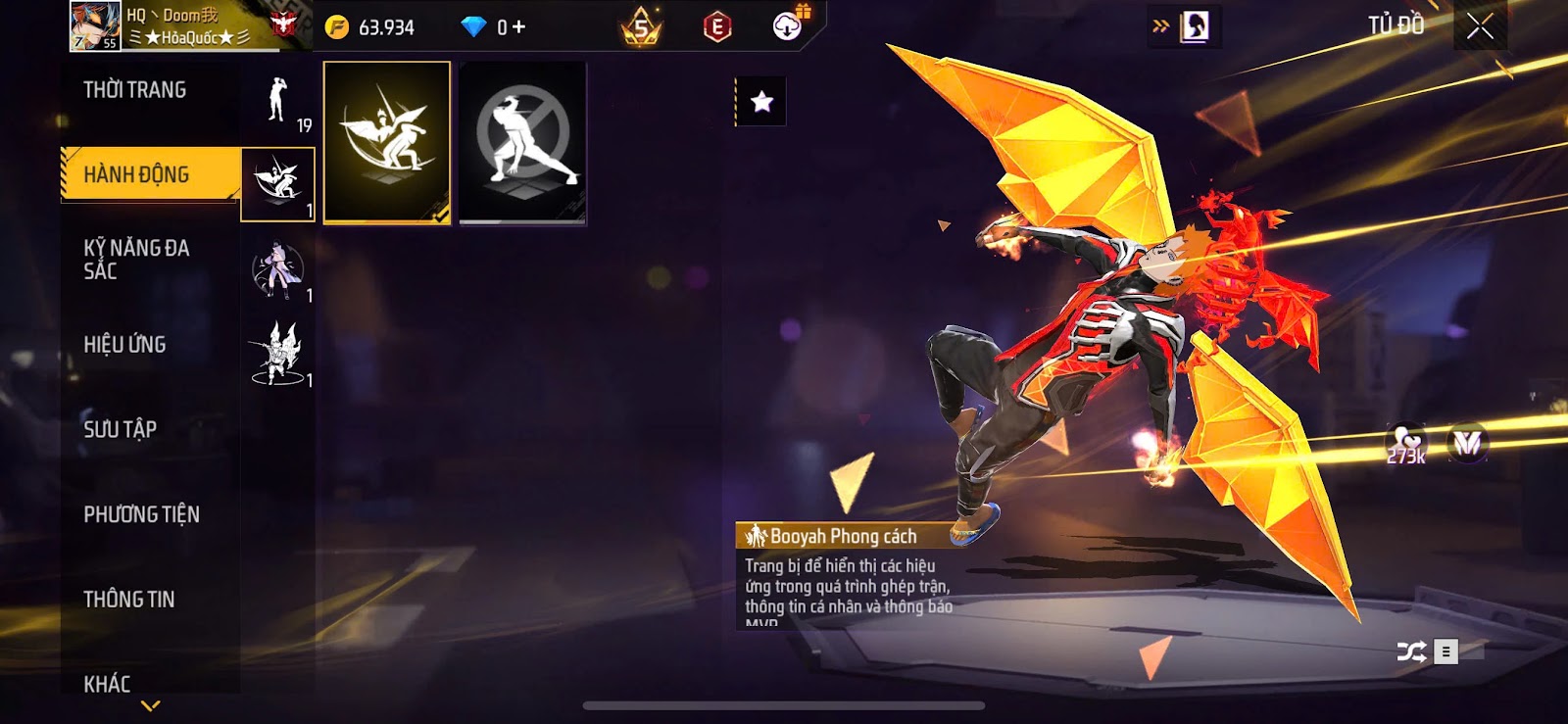Switch to Kỹ Năng Đa Sắc tab
The width and height of the screenshot is (1568, 724).
coord(136,260)
